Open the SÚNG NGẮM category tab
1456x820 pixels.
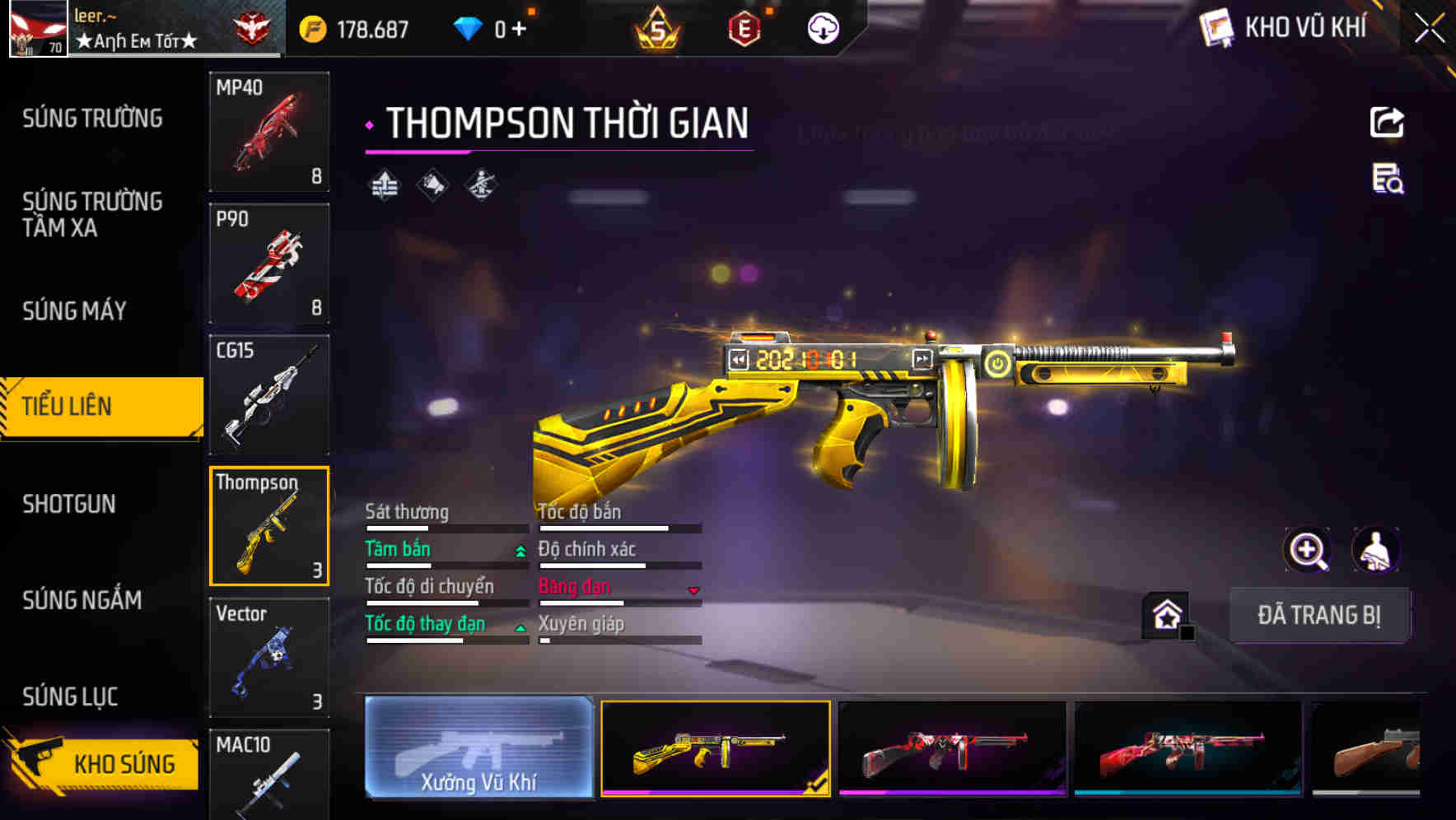coord(82,601)
